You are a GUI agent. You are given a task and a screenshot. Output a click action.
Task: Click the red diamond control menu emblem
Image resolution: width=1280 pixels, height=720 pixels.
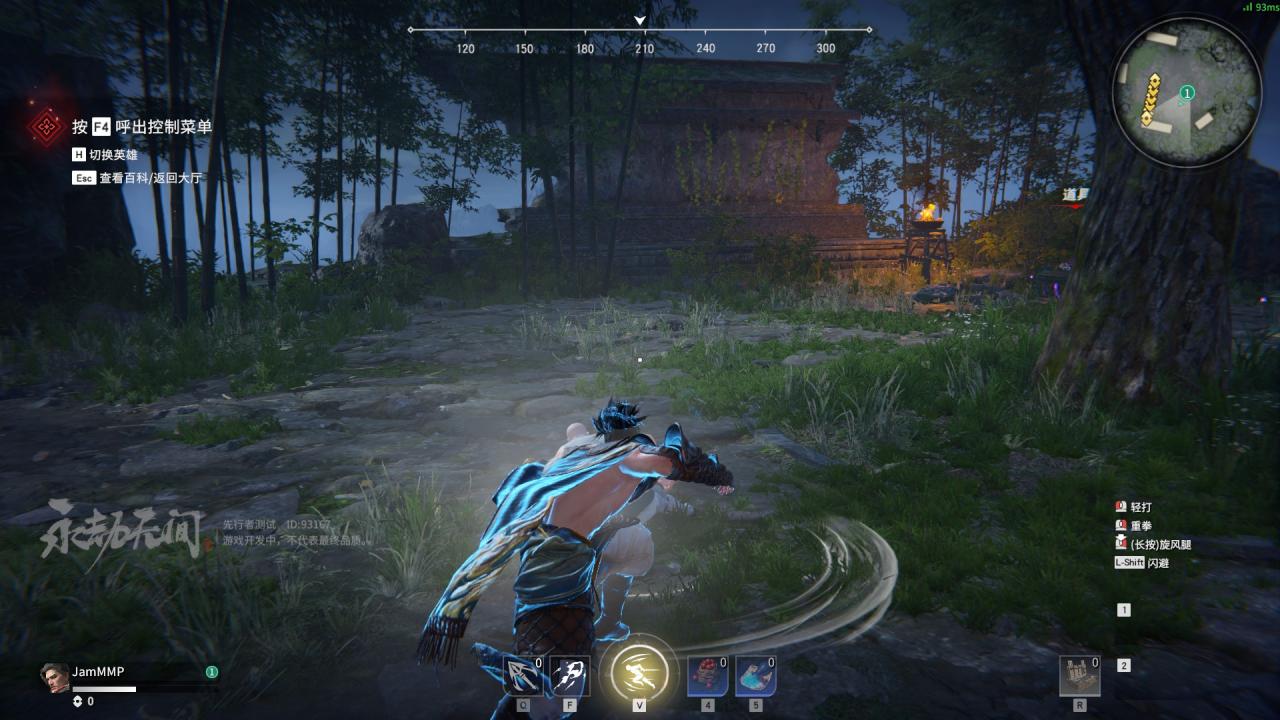coord(45,127)
